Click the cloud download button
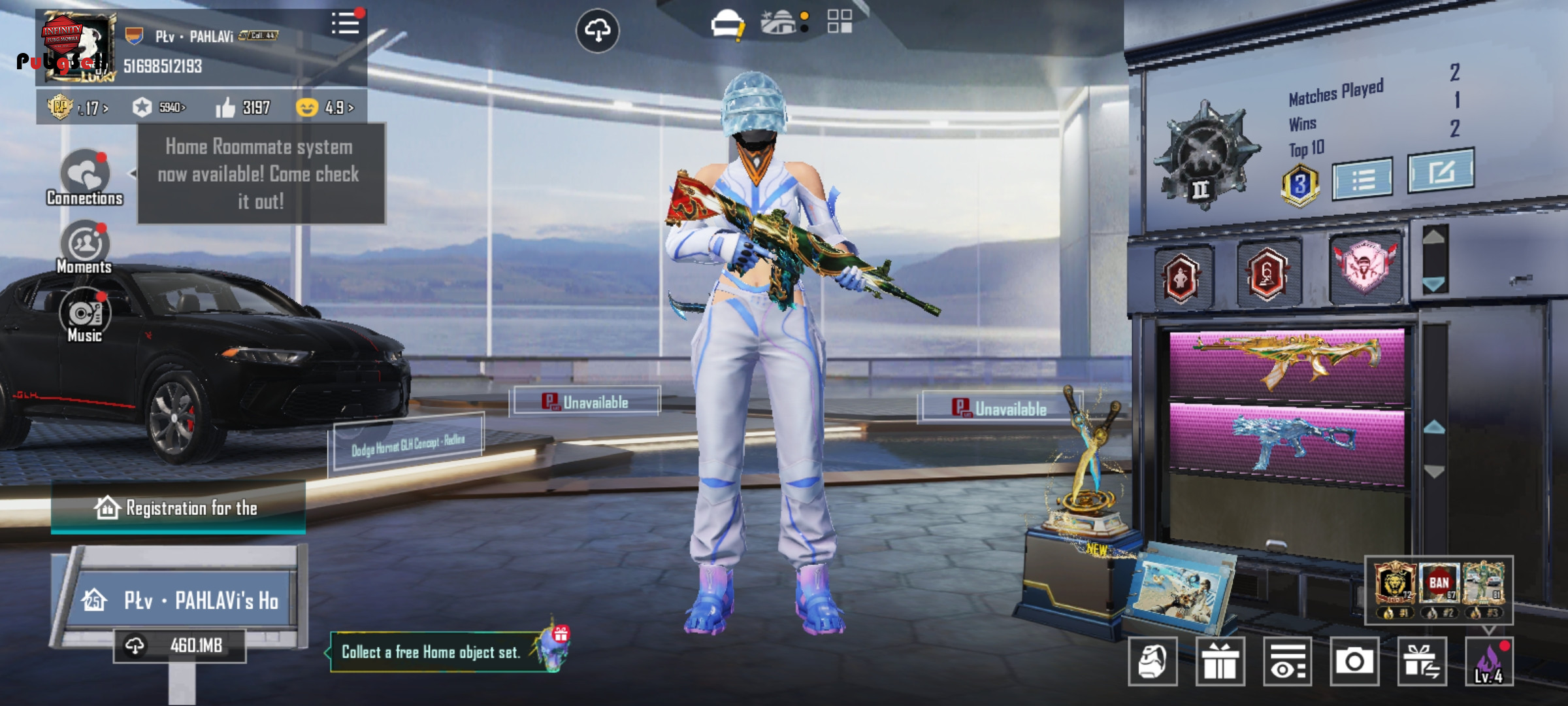Image resolution: width=1568 pixels, height=706 pixels. [597, 30]
